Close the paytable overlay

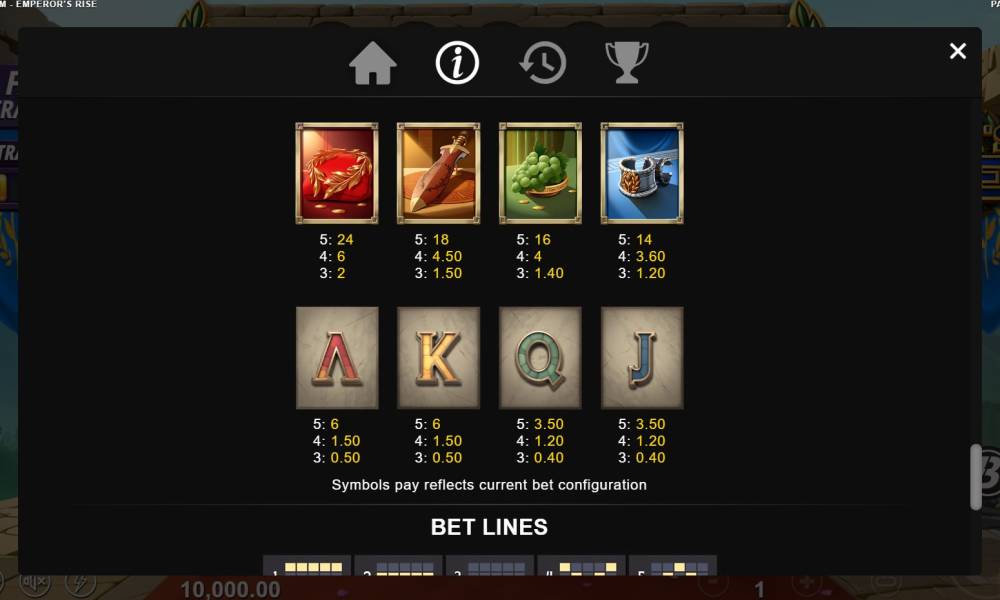tap(958, 51)
